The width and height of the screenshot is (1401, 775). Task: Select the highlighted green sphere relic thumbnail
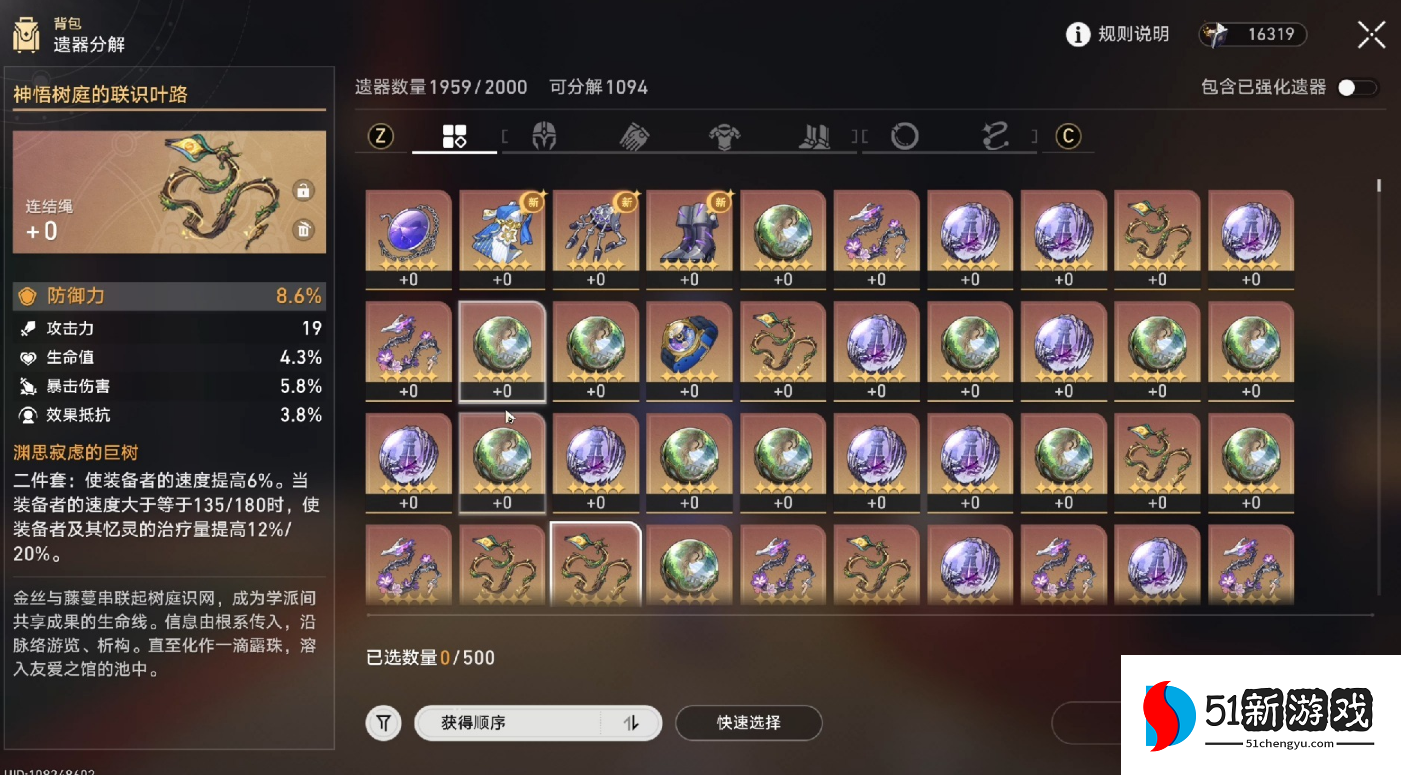point(502,348)
